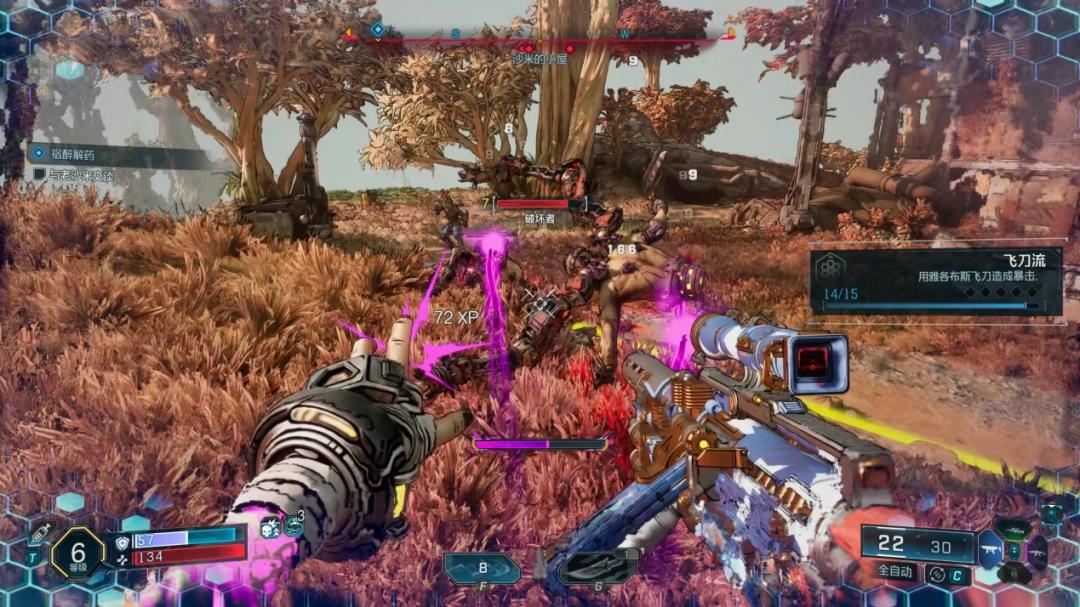1080x607 pixels.
Task: Select the equipped blue rifle weapon slot
Action: pyautogui.click(x=989, y=549)
